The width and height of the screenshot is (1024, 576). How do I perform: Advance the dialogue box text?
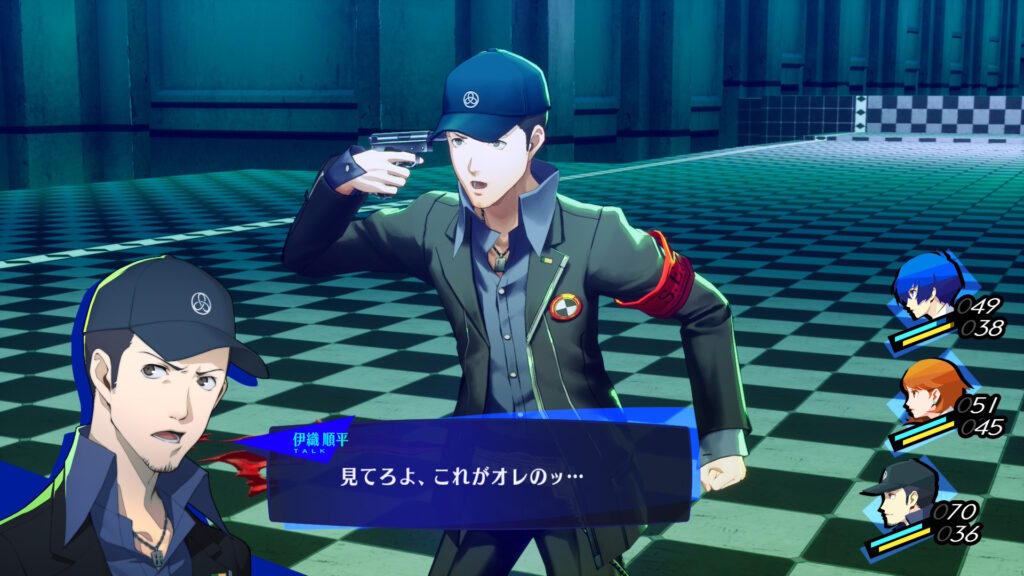480,473
